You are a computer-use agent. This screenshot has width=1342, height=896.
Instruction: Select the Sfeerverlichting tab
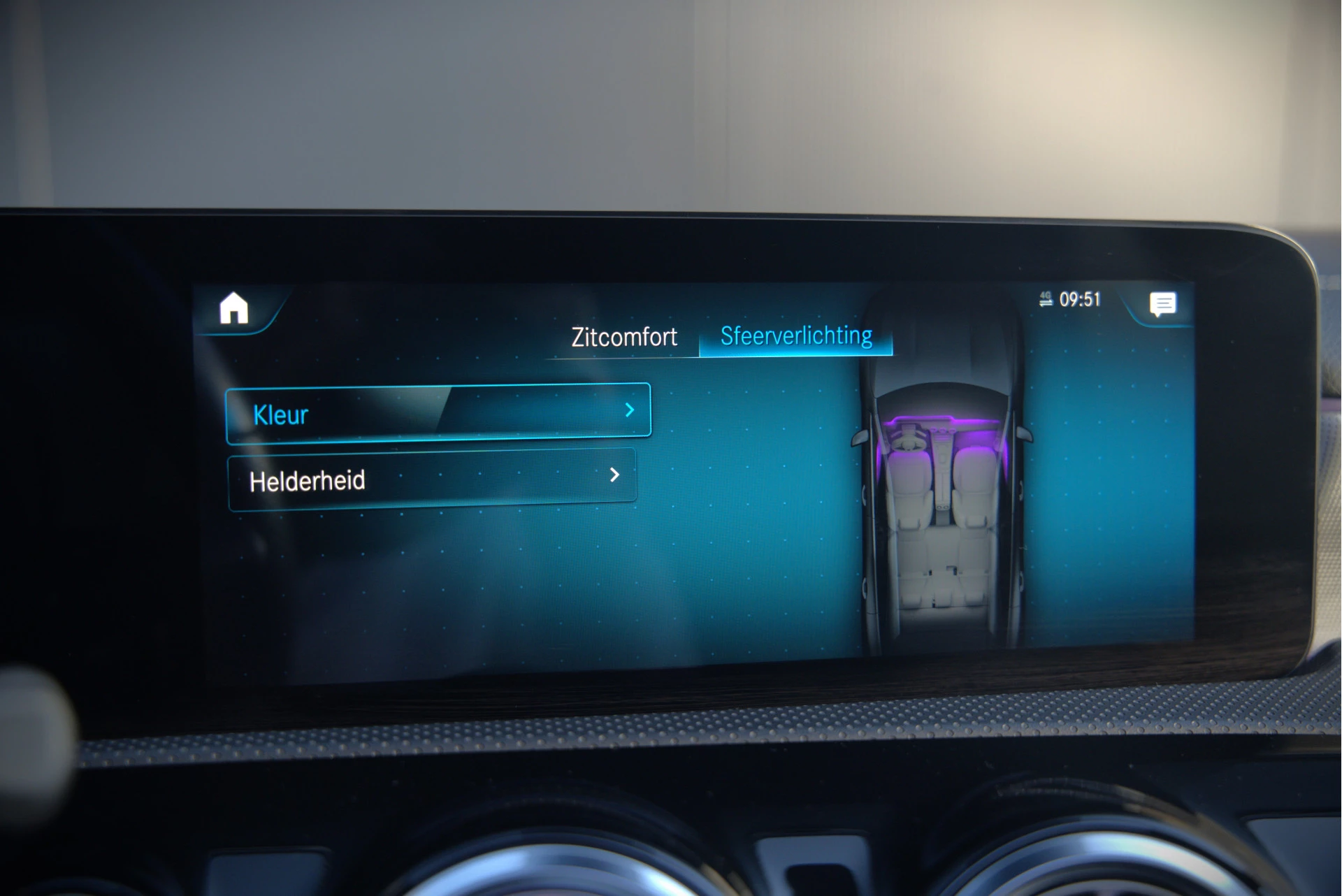(x=796, y=336)
